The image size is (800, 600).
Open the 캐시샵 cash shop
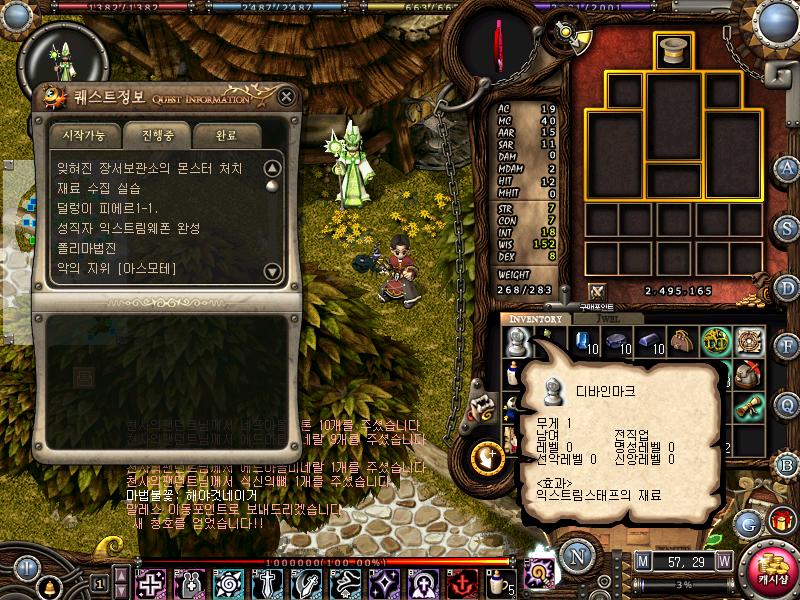[771, 568]
